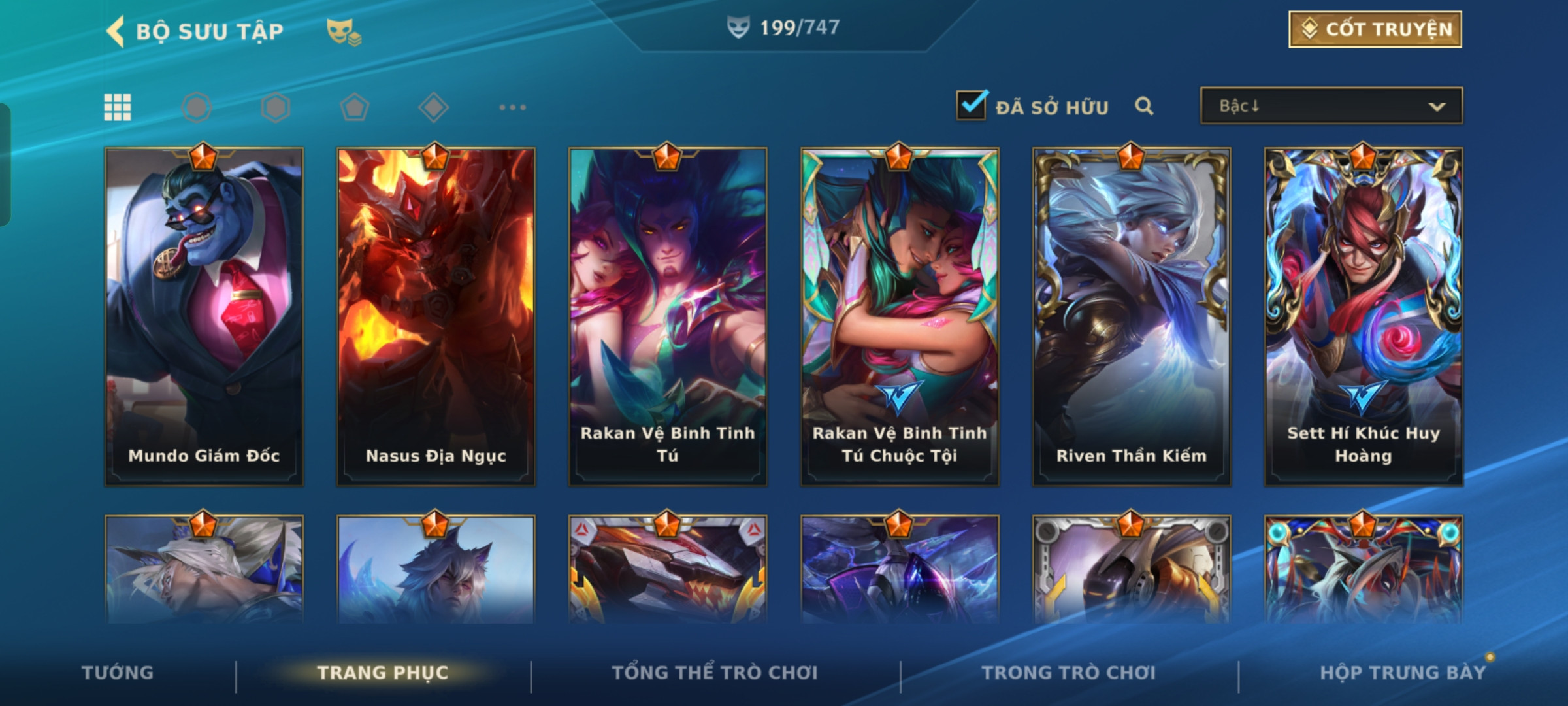Go back from Bộ Sưu Tập
This screenshot has height=706, width=1568.
(x=116, y=31)
